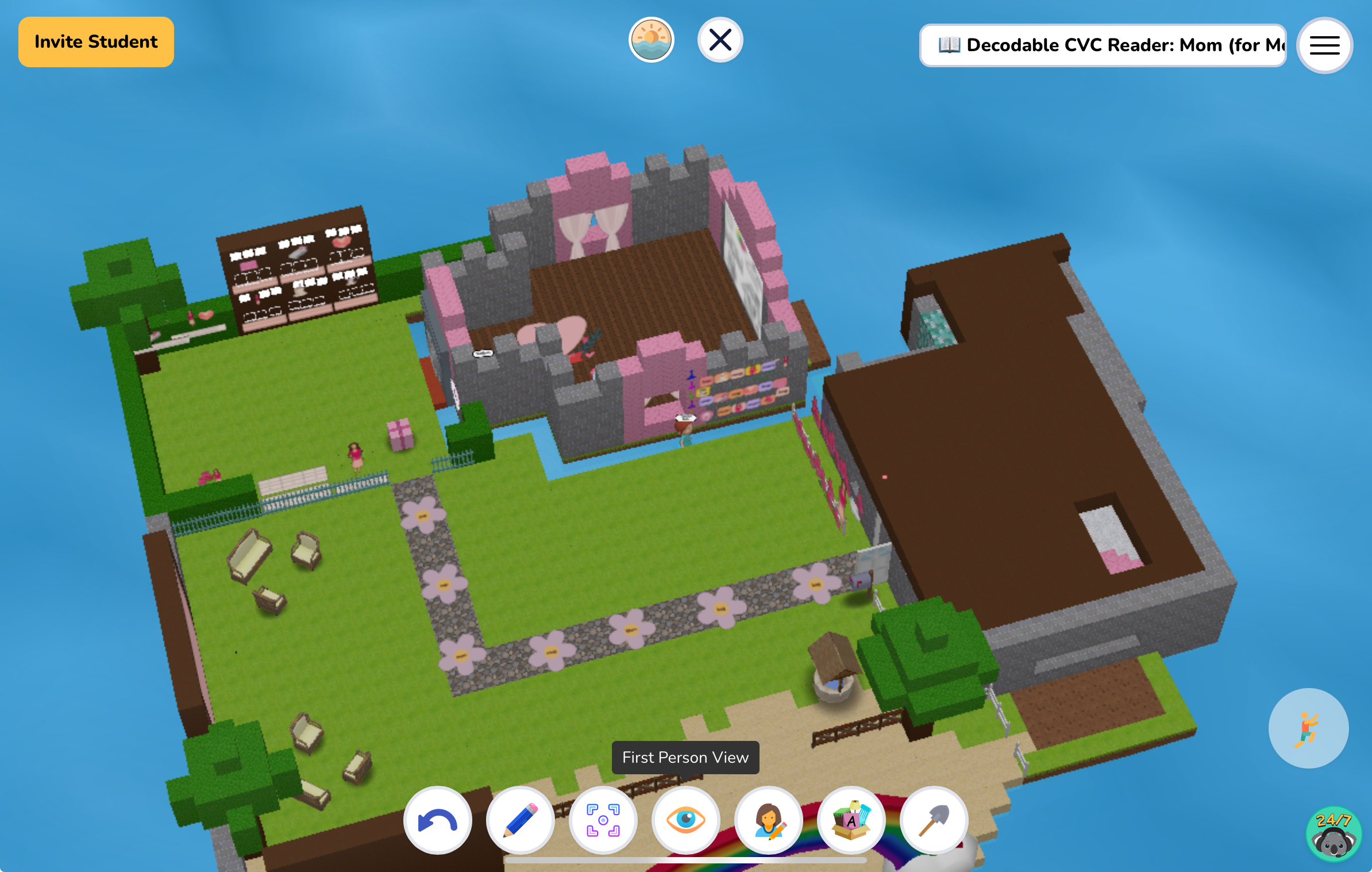
Task: Select the Eye view mode tool
Action: point(686,820)
